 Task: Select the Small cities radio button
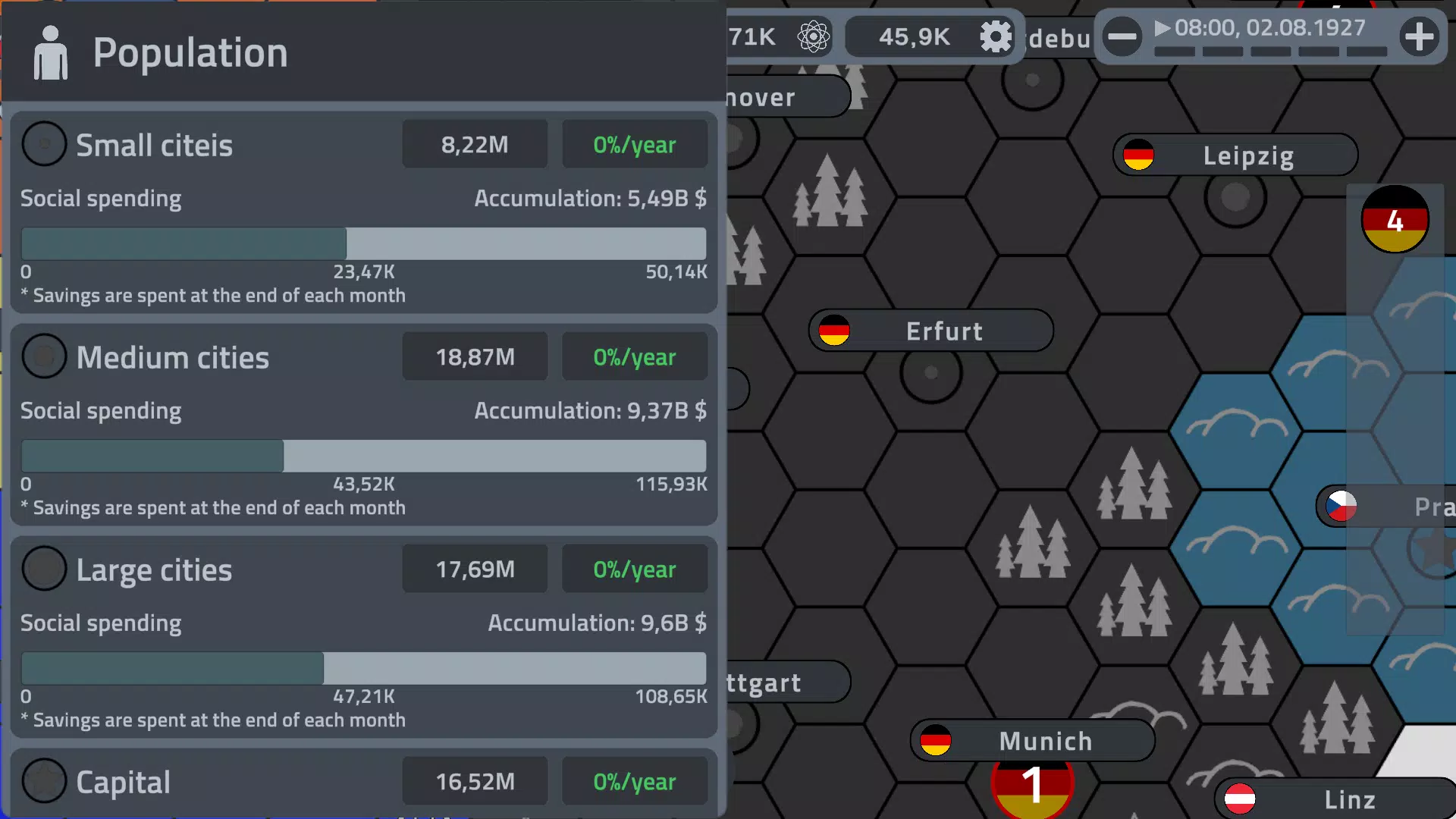(44, 143)
